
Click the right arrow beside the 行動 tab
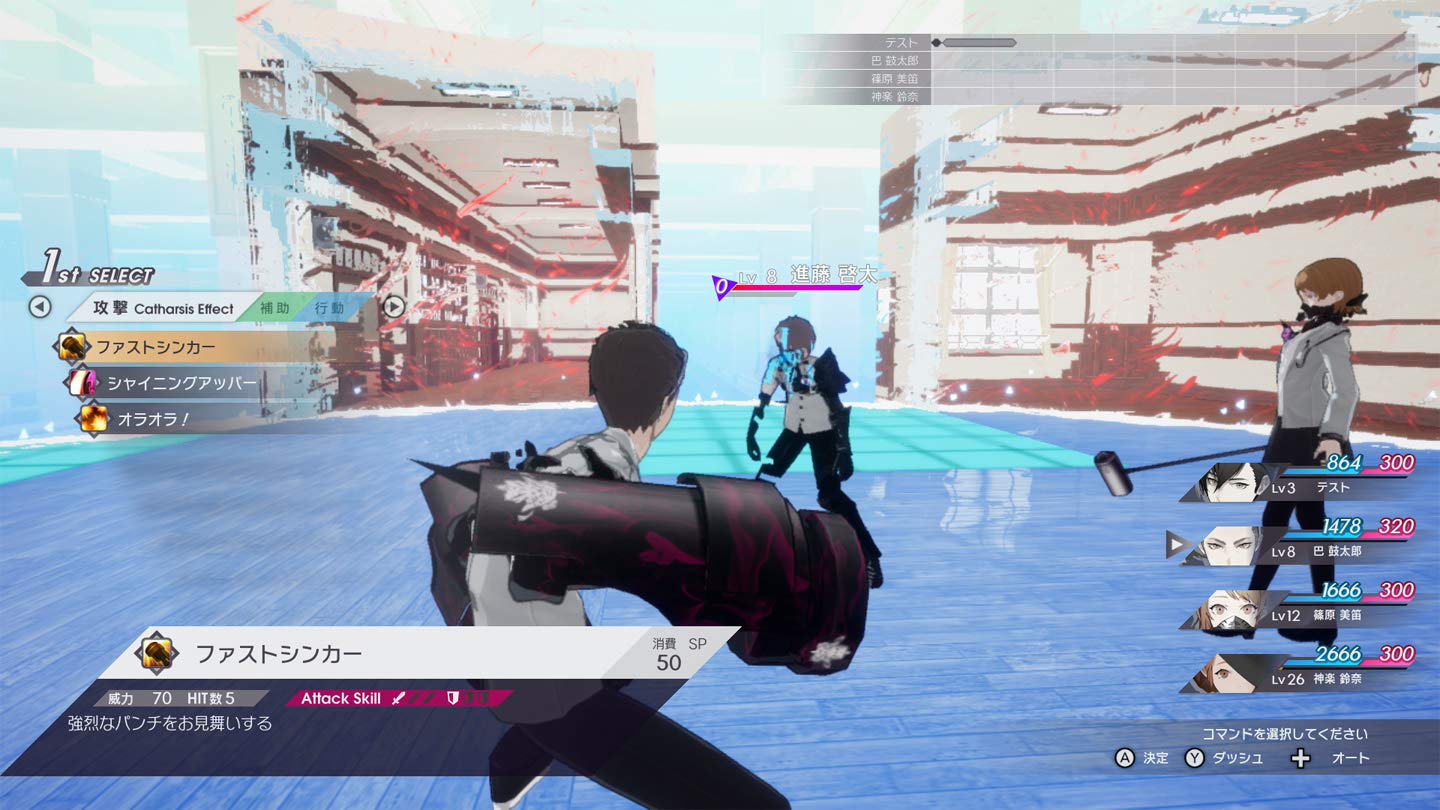point(395,307)
